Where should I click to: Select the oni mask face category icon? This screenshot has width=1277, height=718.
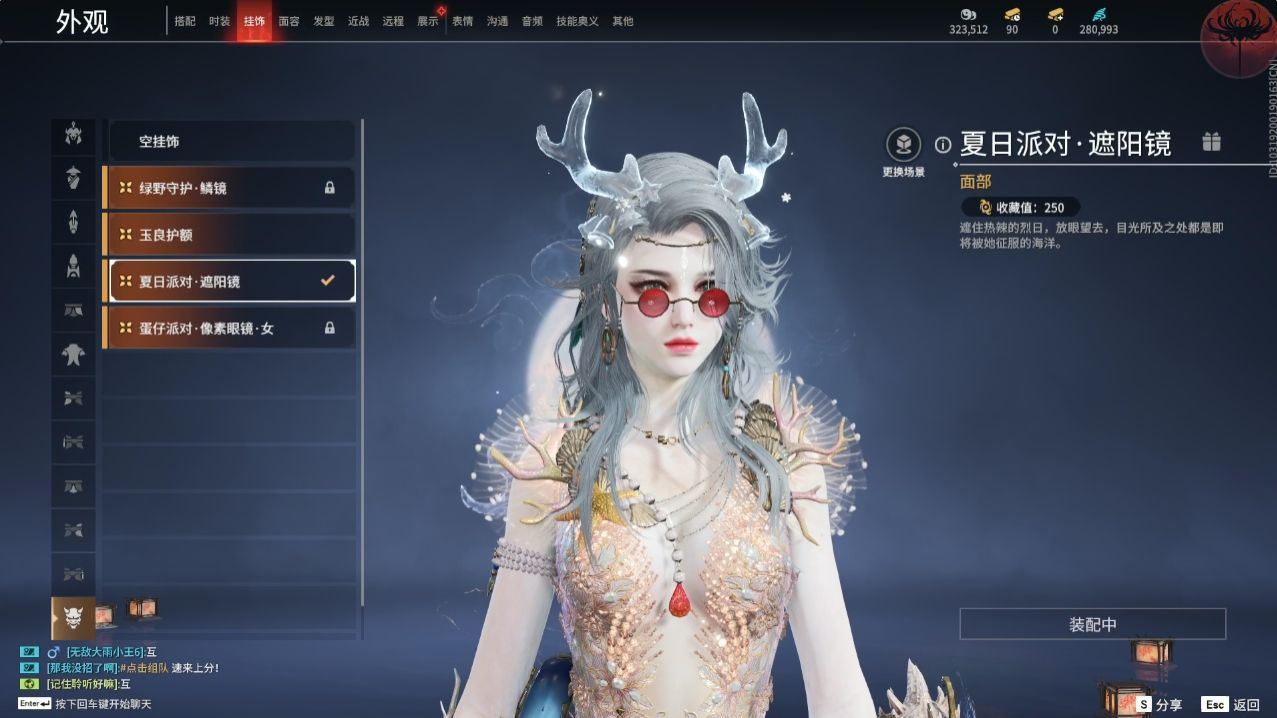click(x=73, y=617)
